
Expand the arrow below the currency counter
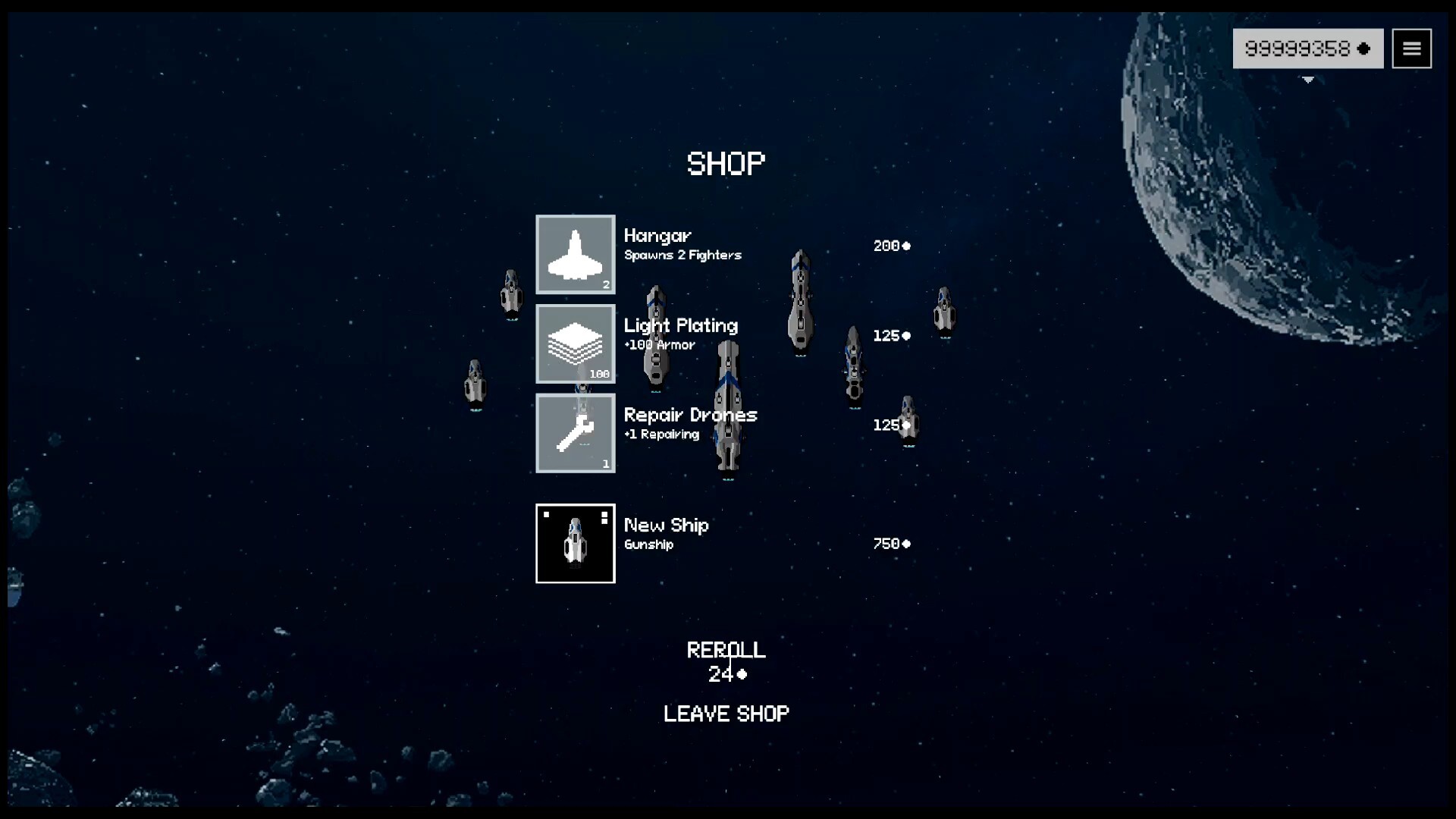pos(1308,80)
